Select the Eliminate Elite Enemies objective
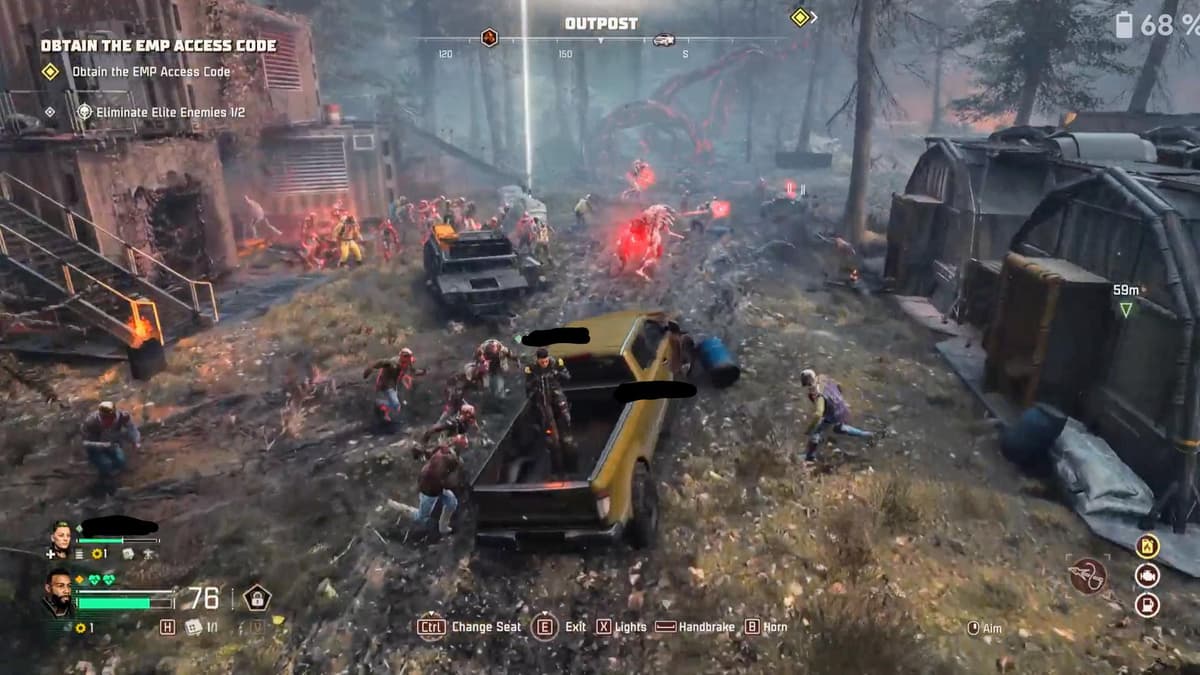The width and height of the screenshot is (1200, 675). pos(160,112)
